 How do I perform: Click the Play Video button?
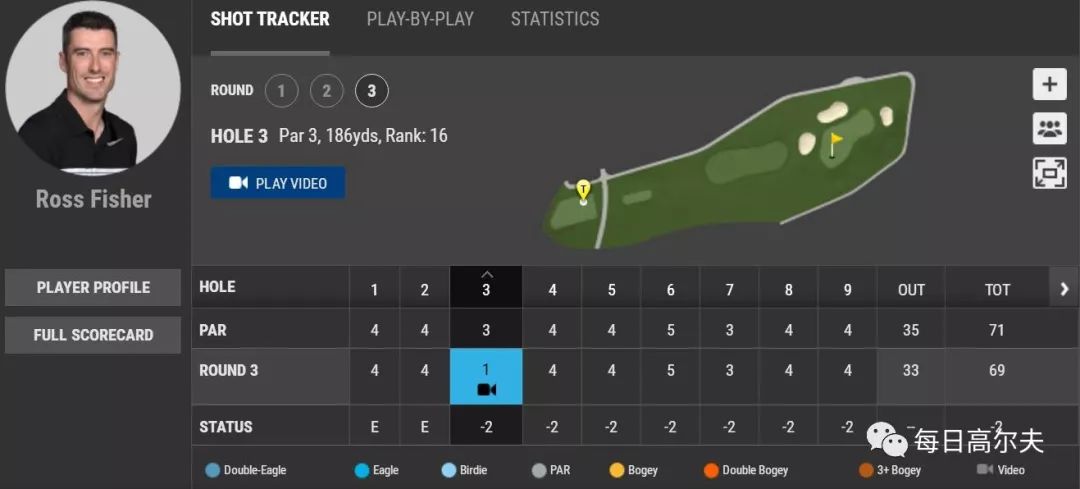coord(277,183)
